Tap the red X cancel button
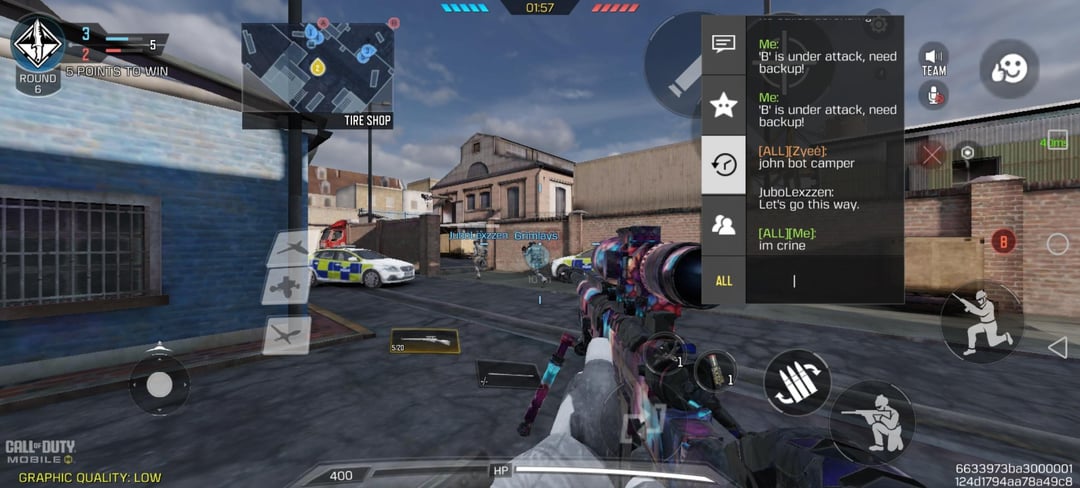Image resolution: width=1080 pixels, height=488 pixels. point(931,154)
